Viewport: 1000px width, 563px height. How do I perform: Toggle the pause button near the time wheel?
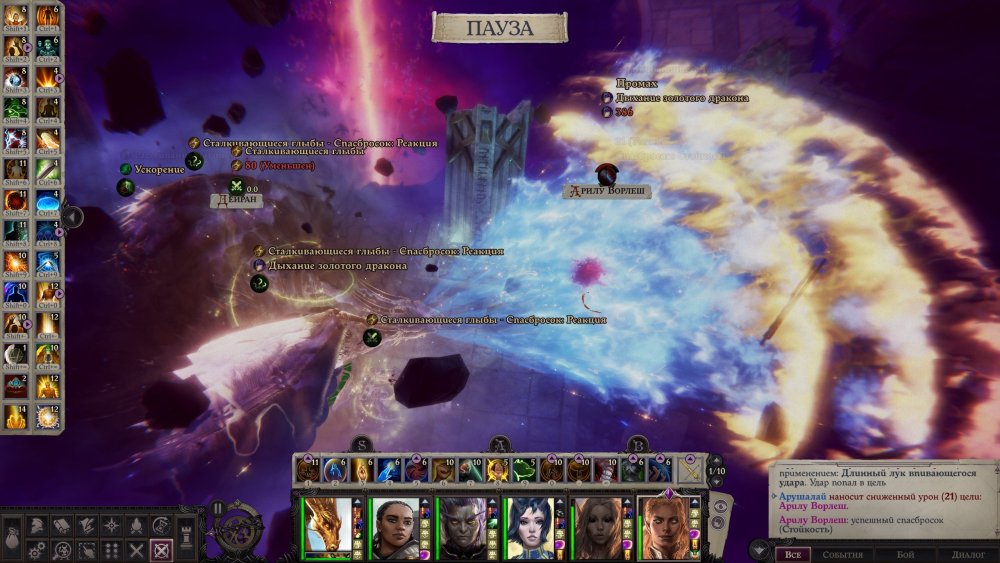218,507
